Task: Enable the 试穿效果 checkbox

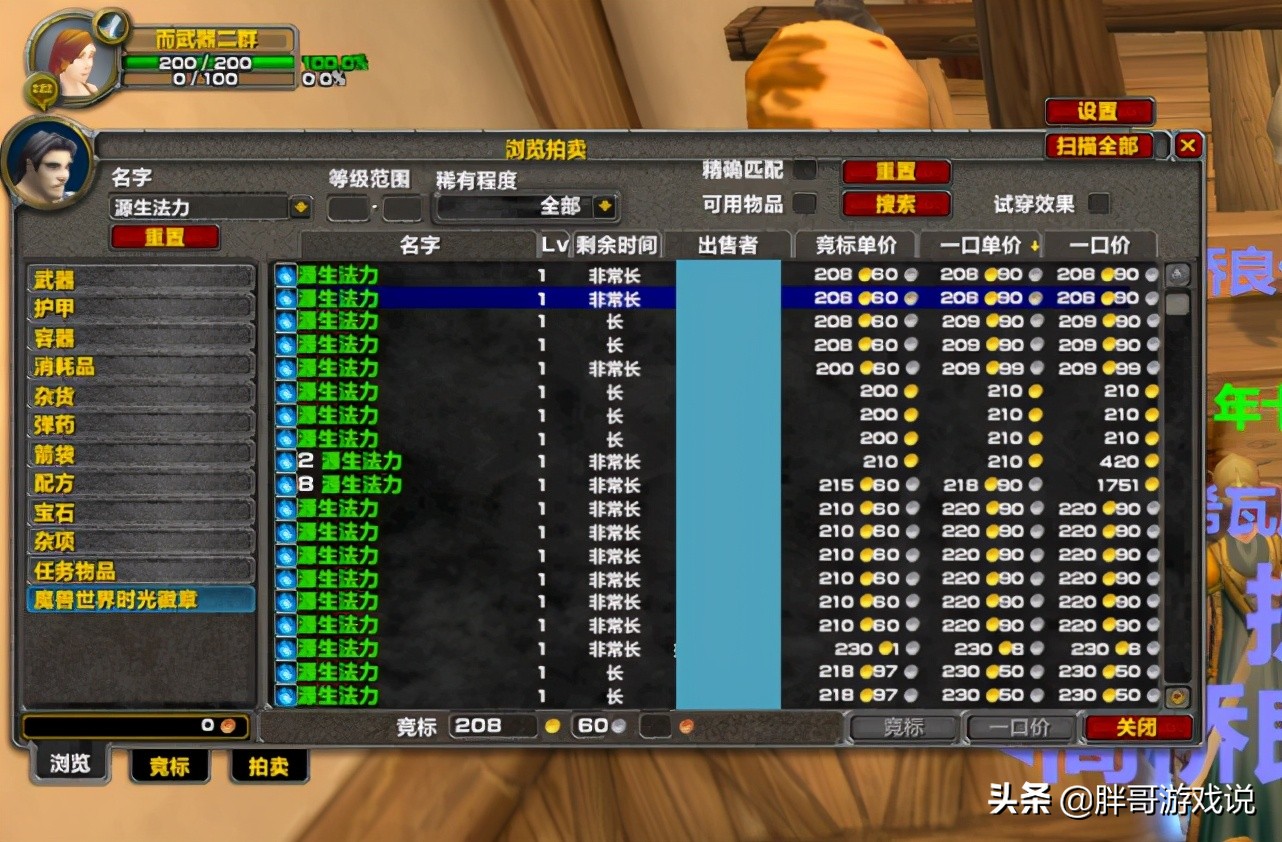Action: coord(1098,202)
